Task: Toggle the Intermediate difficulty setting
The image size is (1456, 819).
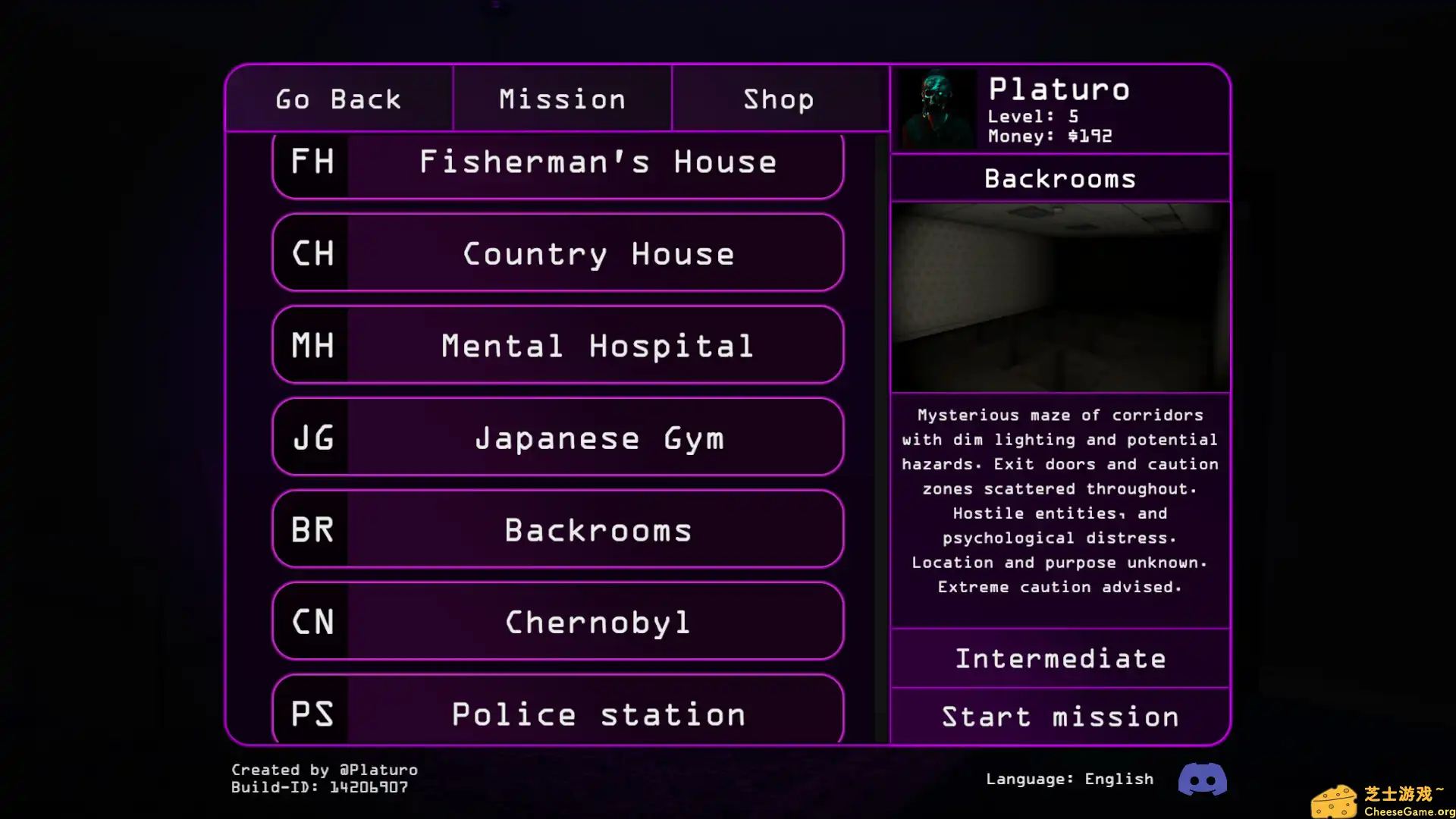Action: pos(1059,657)
